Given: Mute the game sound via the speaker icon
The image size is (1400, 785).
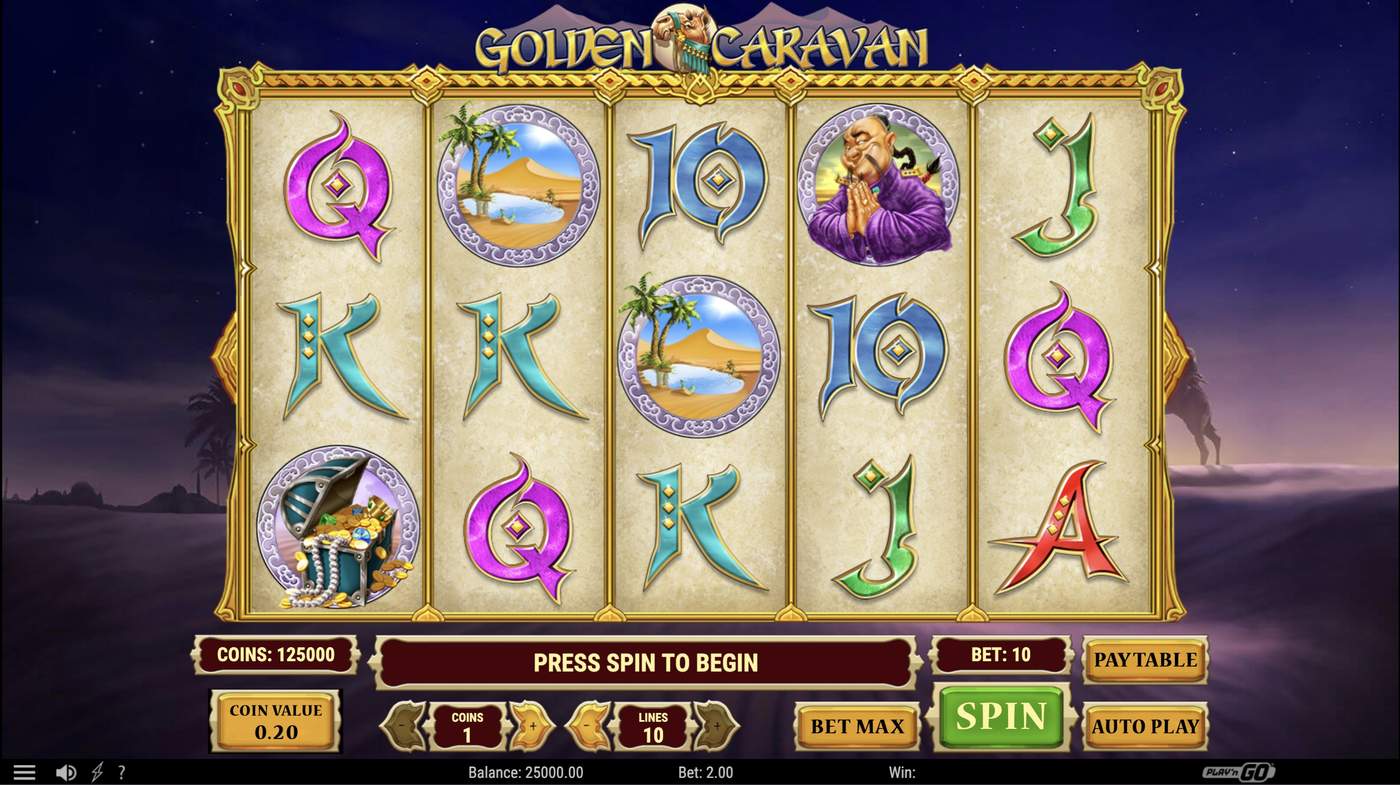Looking at the screenshot, I should coord(66,771).
